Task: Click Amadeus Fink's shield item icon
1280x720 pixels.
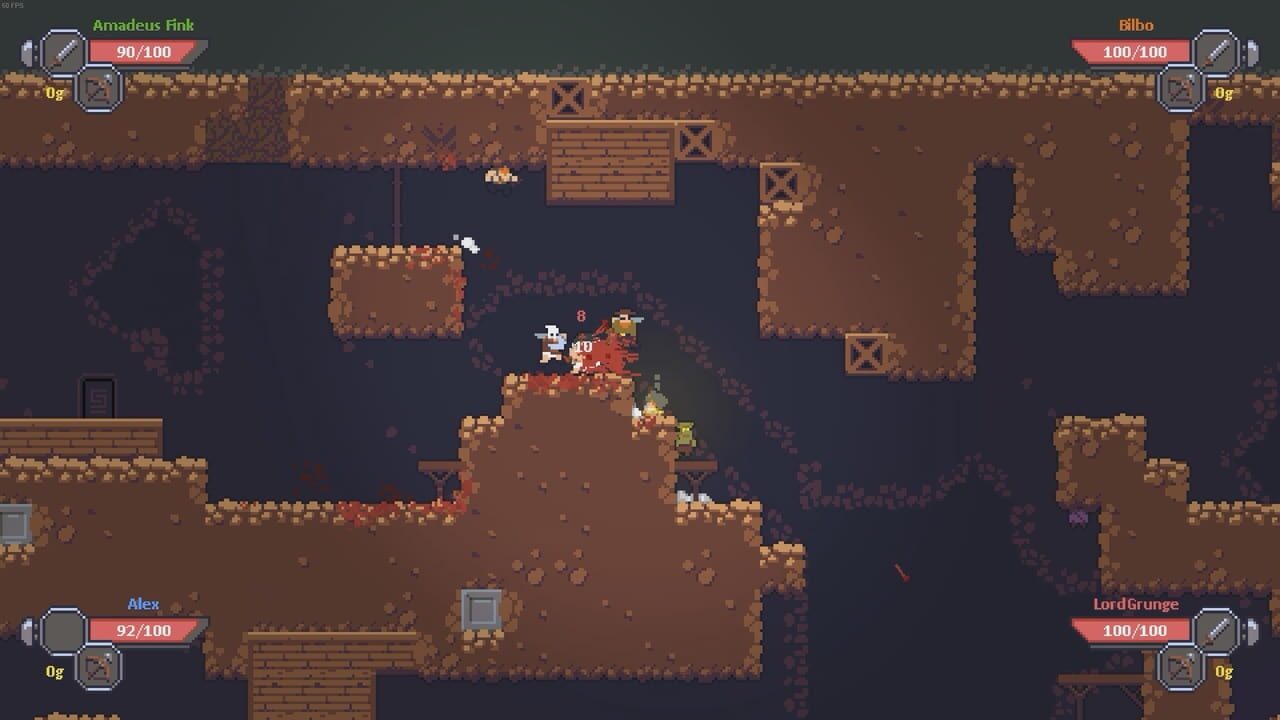Action: click(x=27, y=52)
